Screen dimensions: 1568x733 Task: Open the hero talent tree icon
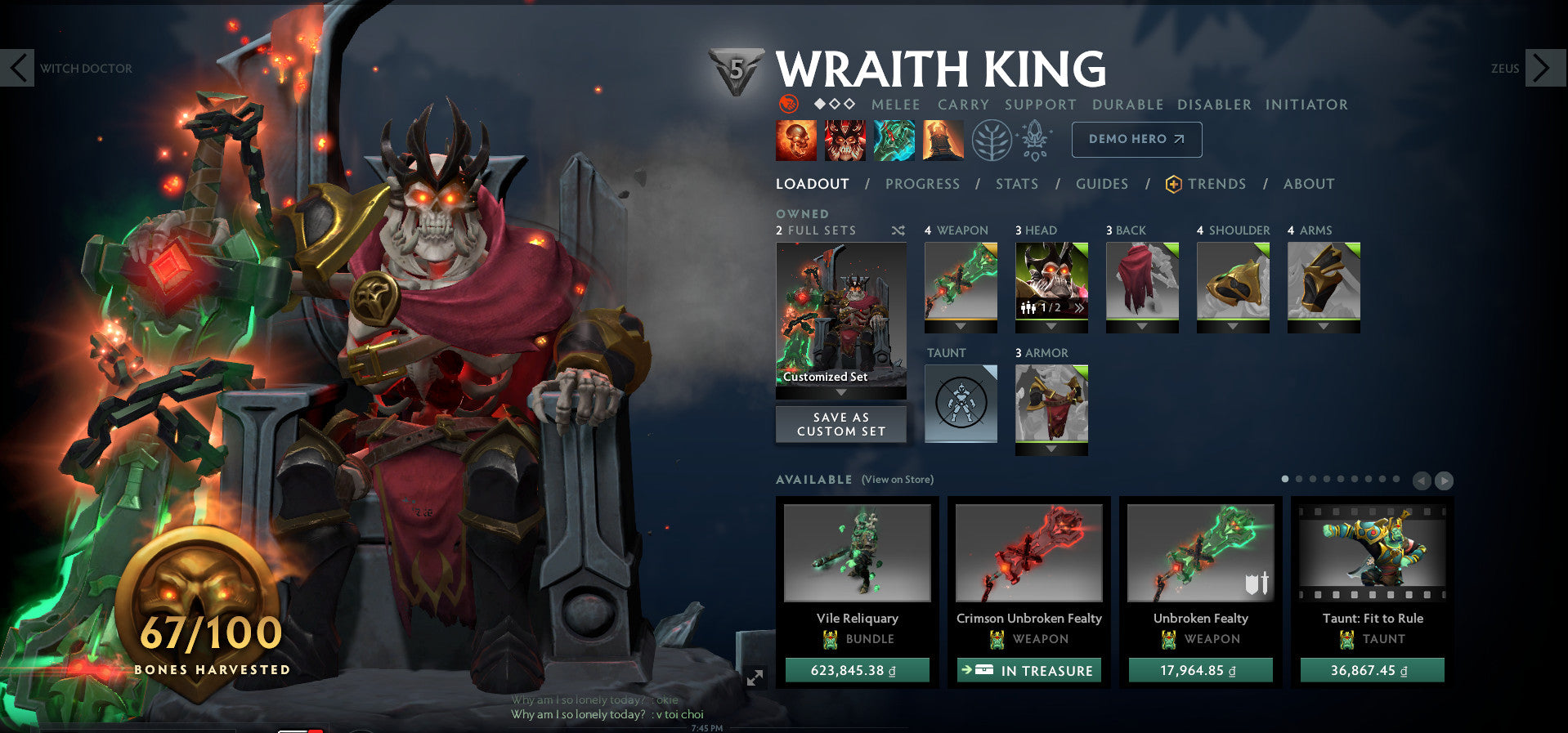click(x=990, y=139)
